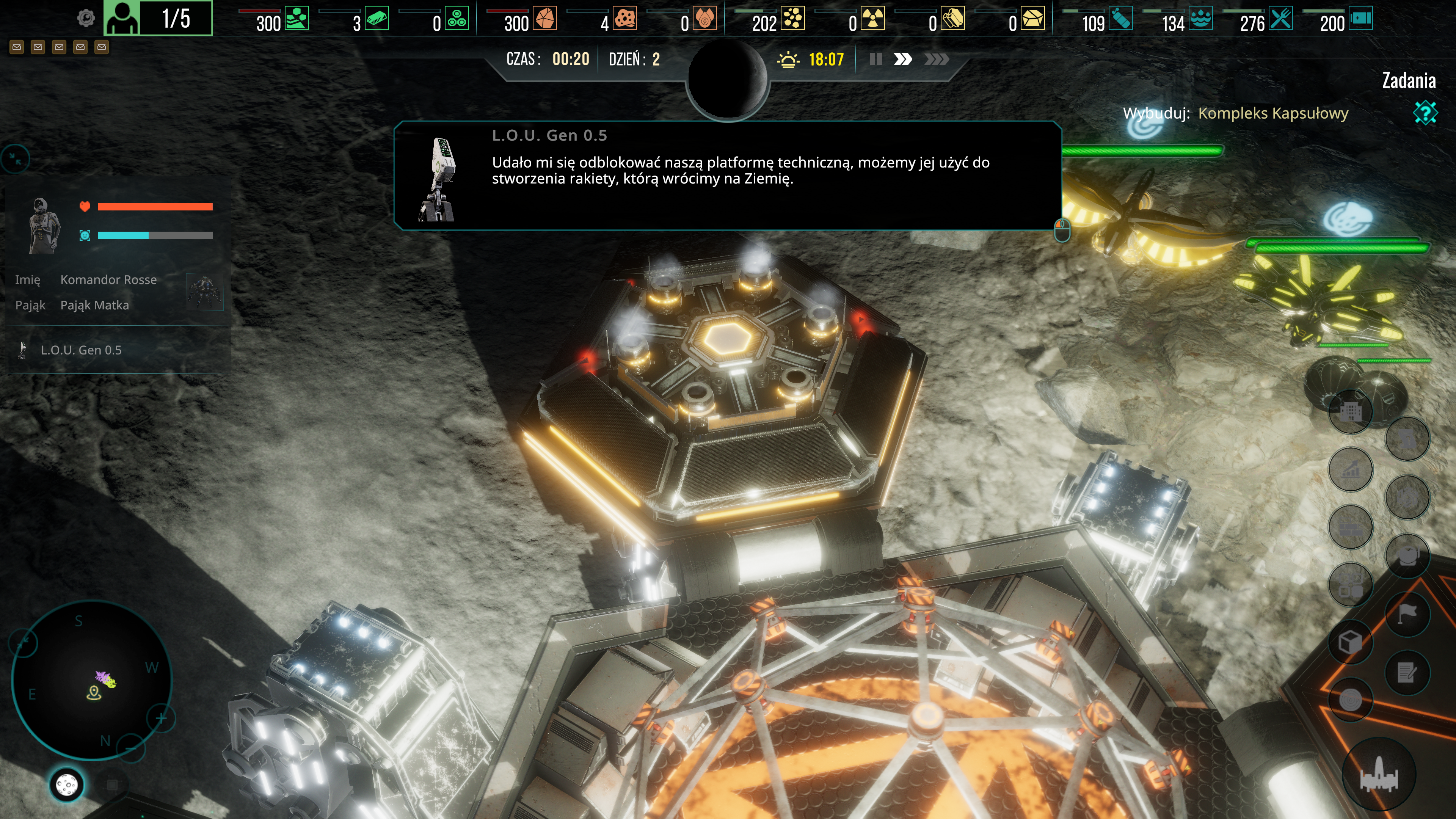1456x819 pixels.
Task: Open the notes journal icon
Action: coord(1407,673)
